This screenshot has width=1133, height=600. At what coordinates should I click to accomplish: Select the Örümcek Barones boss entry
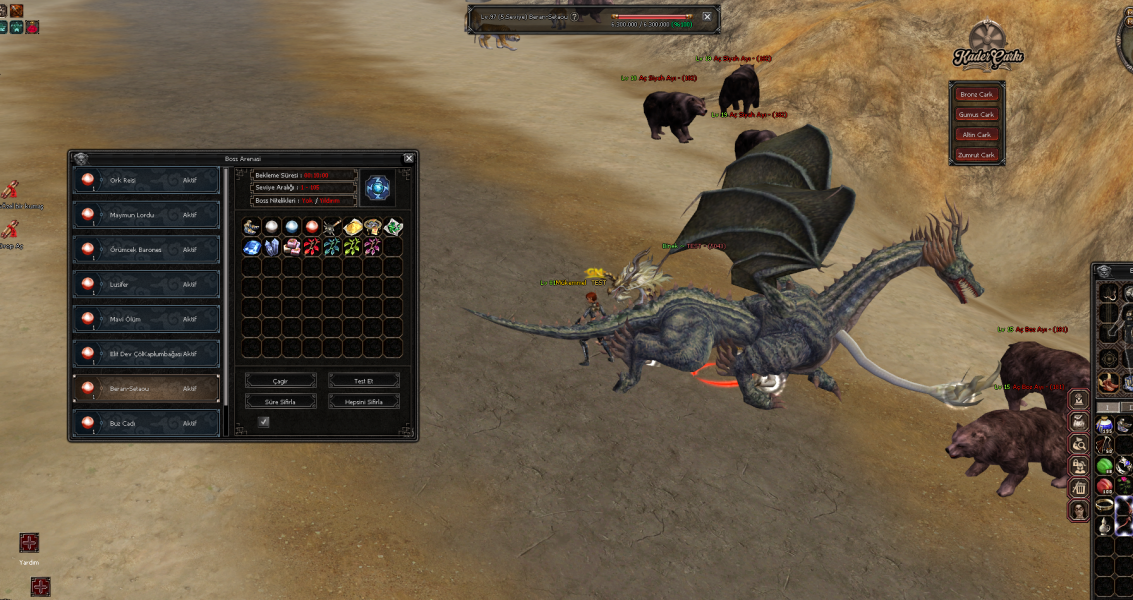pyautogui.click(x=146, y=249)
